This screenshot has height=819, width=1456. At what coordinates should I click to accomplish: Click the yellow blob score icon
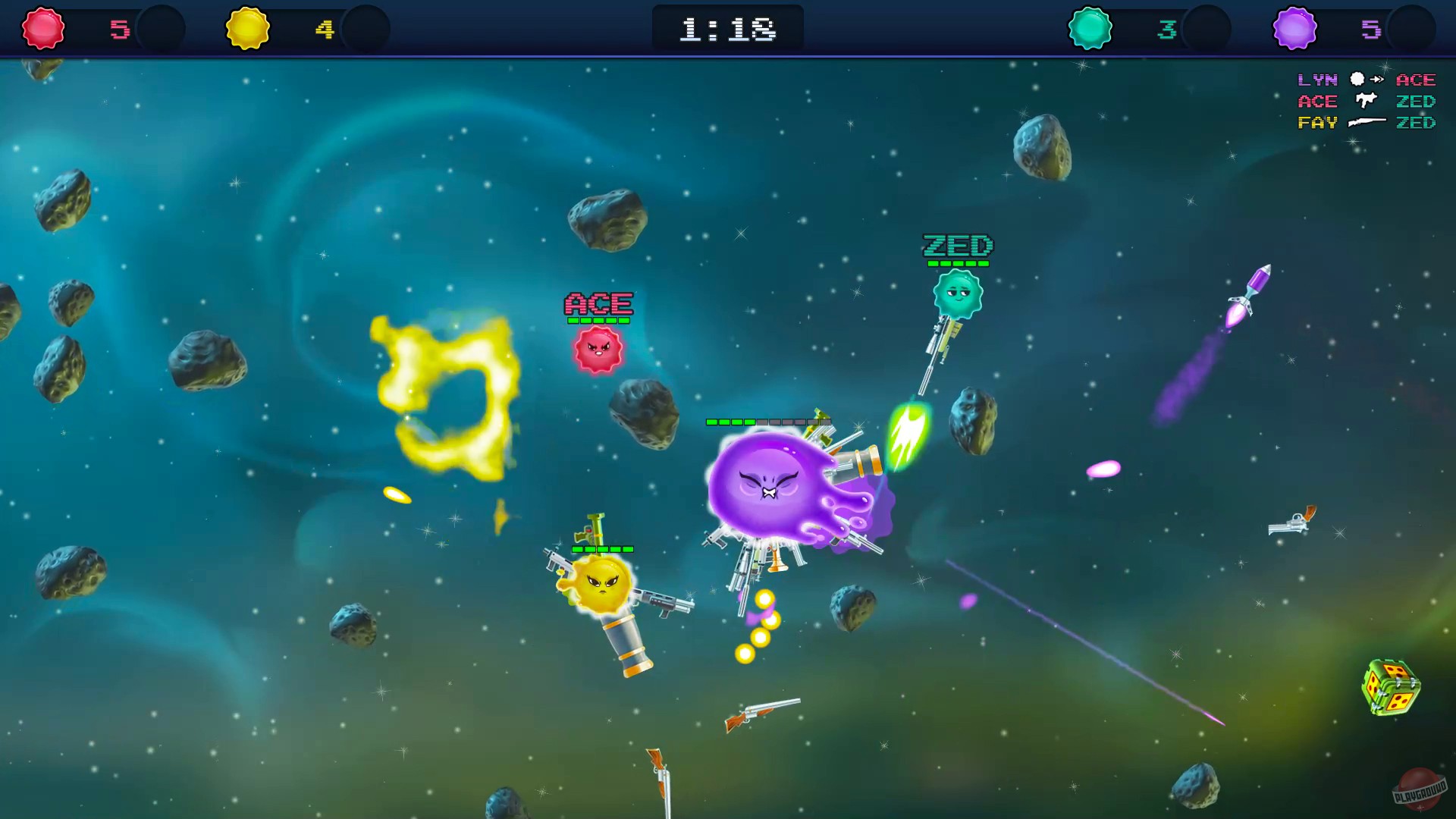pos(248,29)
